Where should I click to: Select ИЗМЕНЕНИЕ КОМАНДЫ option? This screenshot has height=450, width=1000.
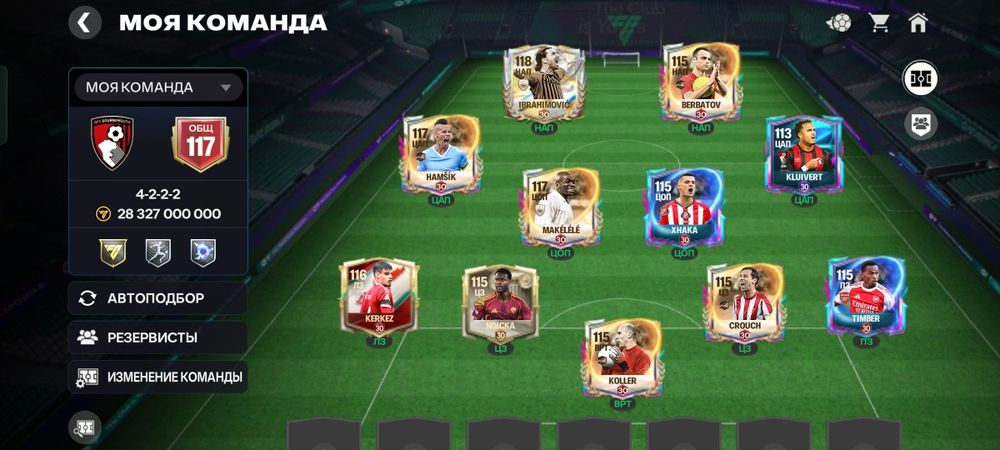click(158, 377)
